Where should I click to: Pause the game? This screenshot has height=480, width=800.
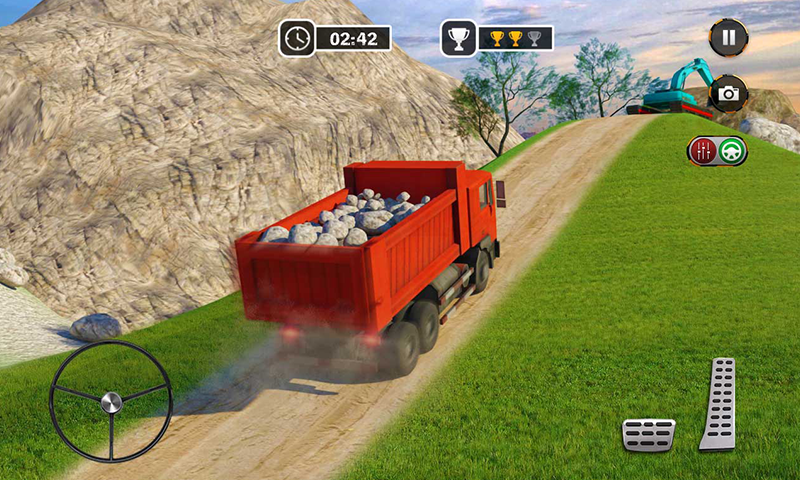pos(728,38)
